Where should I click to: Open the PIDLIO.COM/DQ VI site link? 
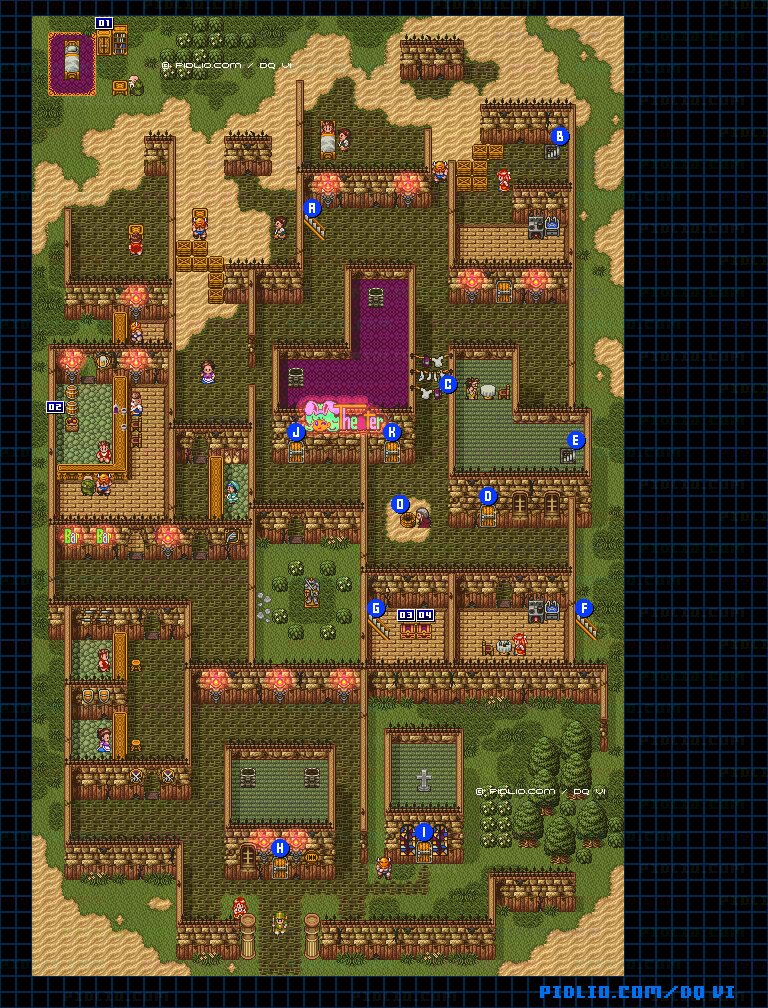[x=637, y=992]
